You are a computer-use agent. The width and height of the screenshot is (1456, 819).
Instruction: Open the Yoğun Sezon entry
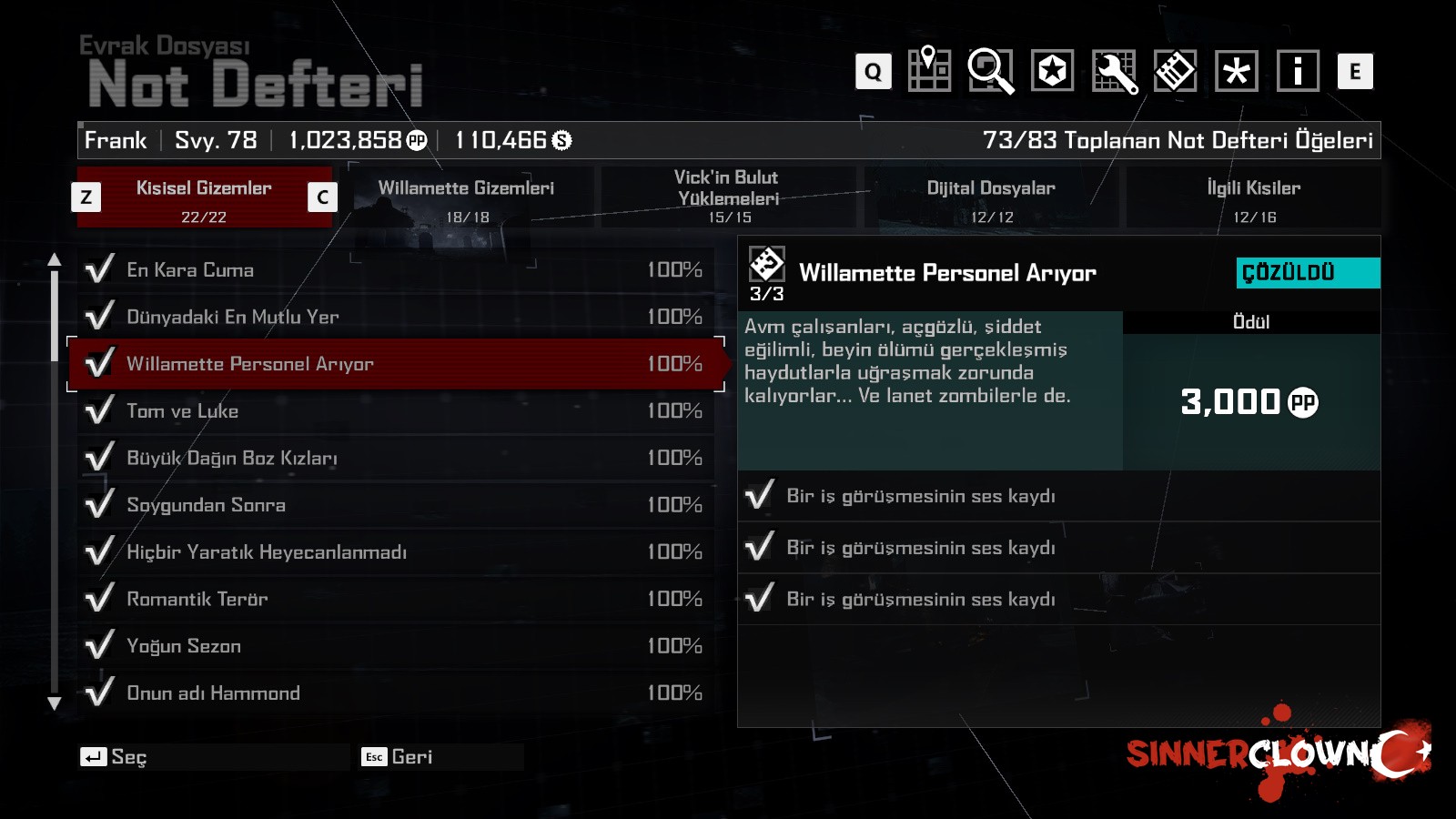point(391,646)
